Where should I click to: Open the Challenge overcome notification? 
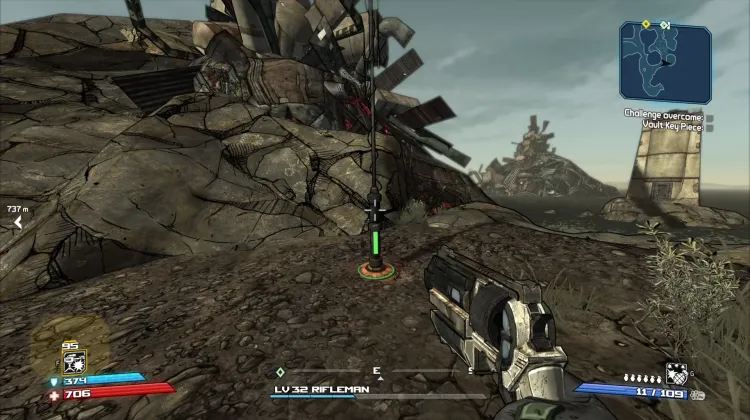[x=664, y=119]
